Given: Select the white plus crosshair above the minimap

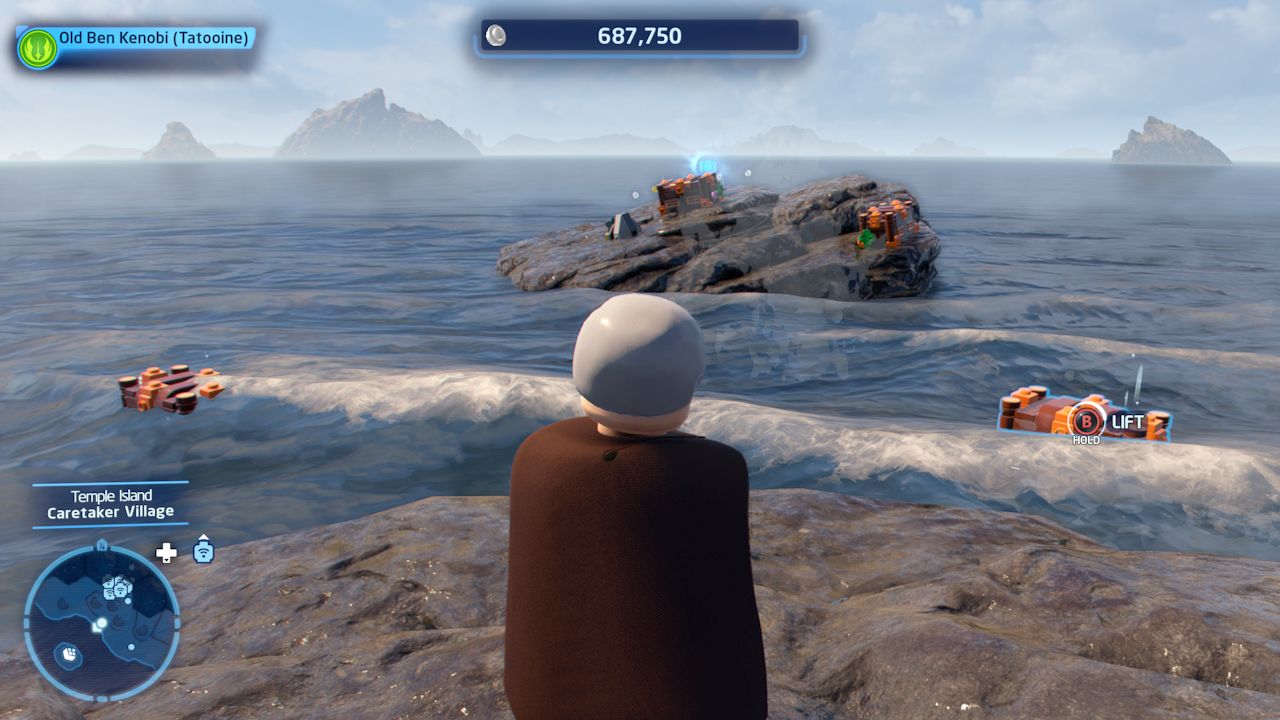Looking at the screenshot, I should coord(166,552).
